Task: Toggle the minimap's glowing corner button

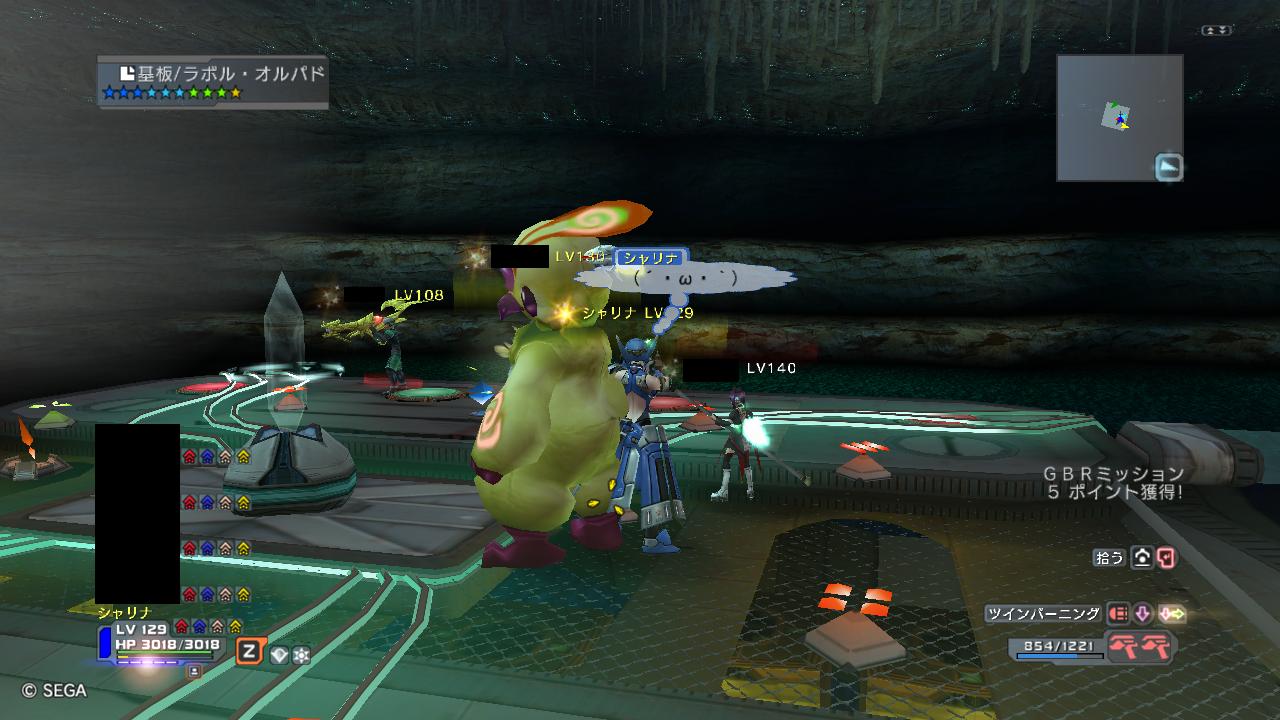Action: [1168, 167]
